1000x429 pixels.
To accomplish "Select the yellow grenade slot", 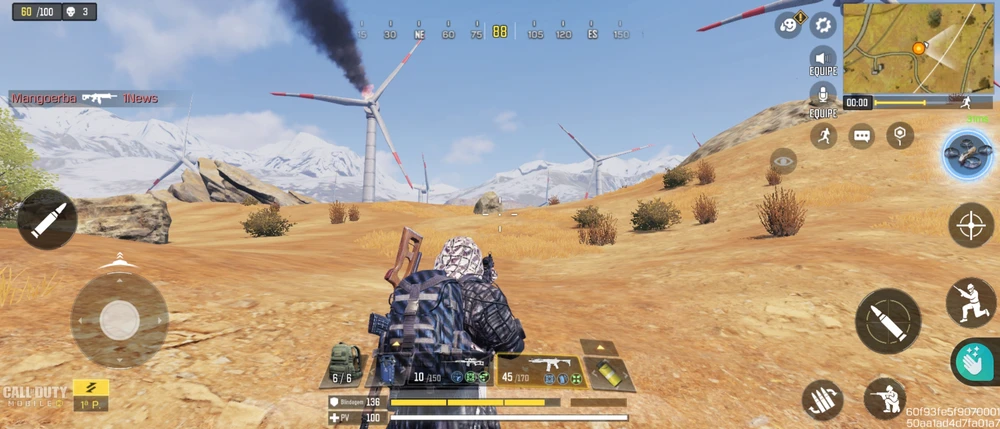I will tap(609, 373).
